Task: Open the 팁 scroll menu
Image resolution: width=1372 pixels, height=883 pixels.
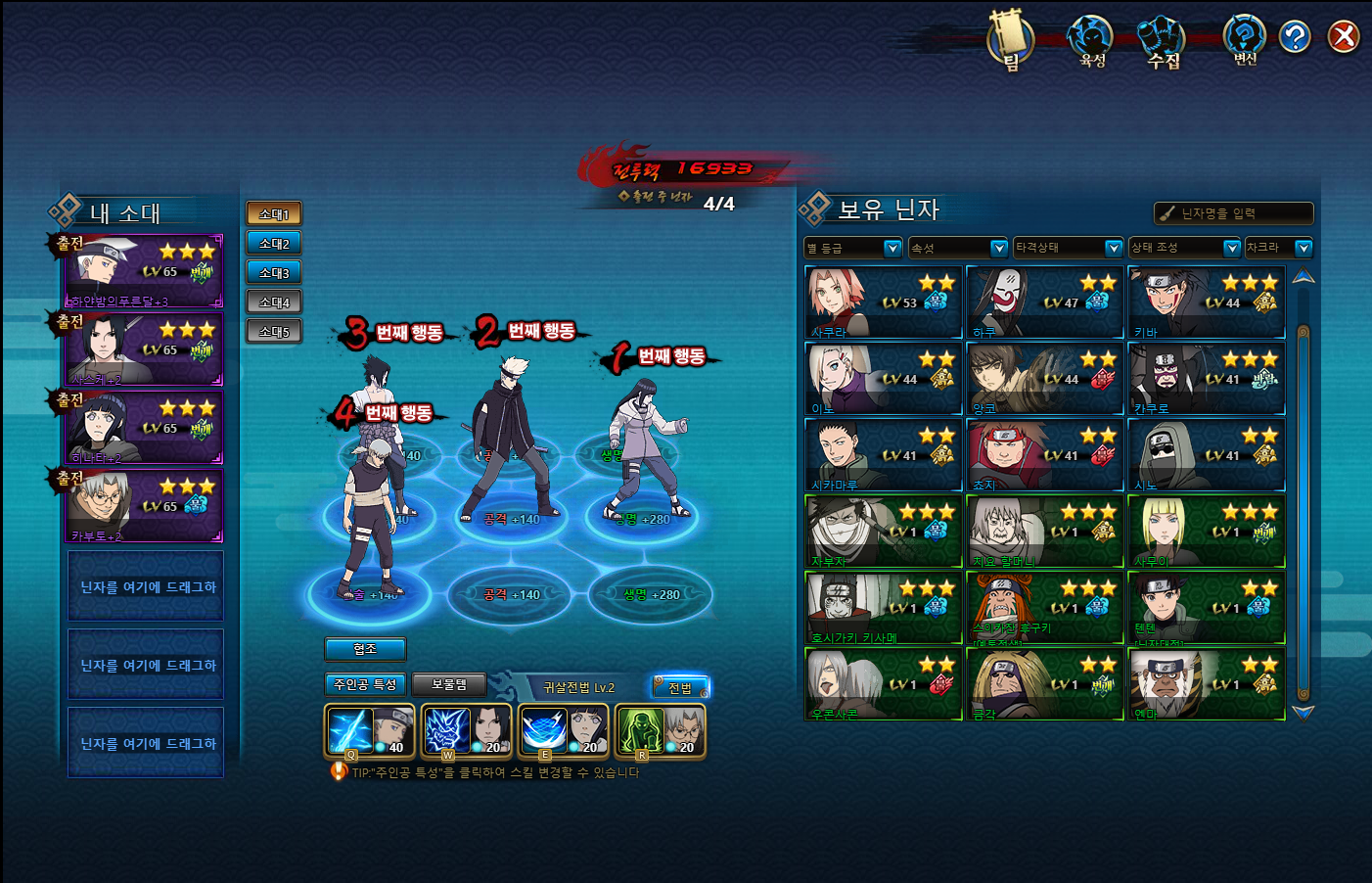Action: click(x=1010, y=41)
